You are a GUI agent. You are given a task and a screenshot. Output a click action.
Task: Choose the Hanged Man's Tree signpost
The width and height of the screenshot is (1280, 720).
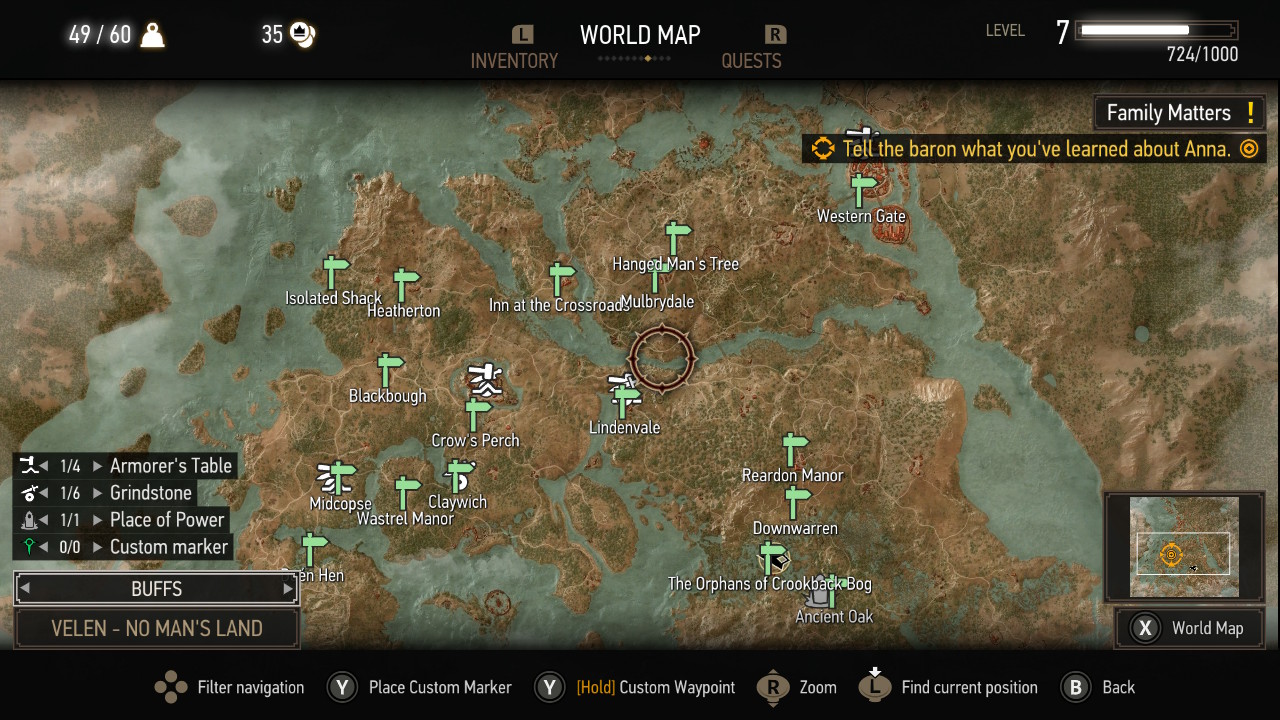[678, 238]
